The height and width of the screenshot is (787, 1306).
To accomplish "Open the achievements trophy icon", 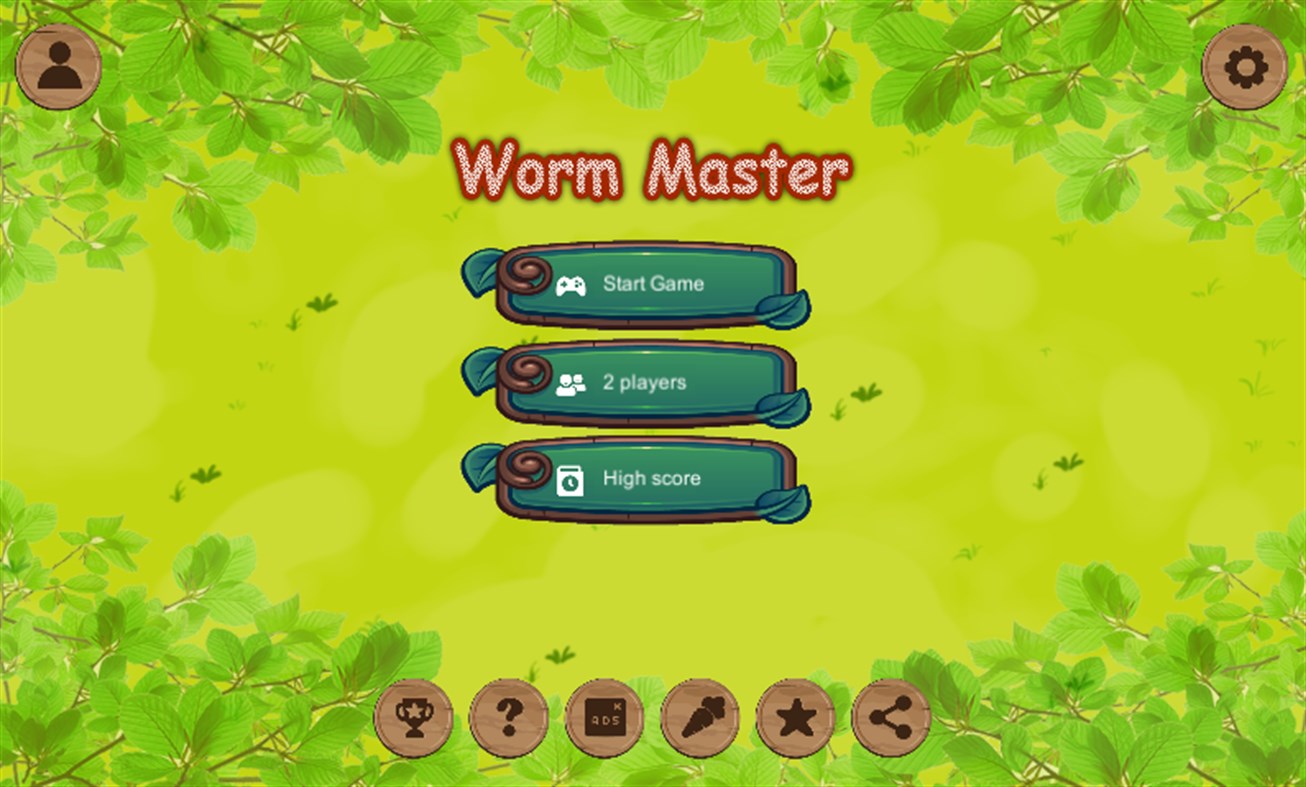I will coord(412,718).
